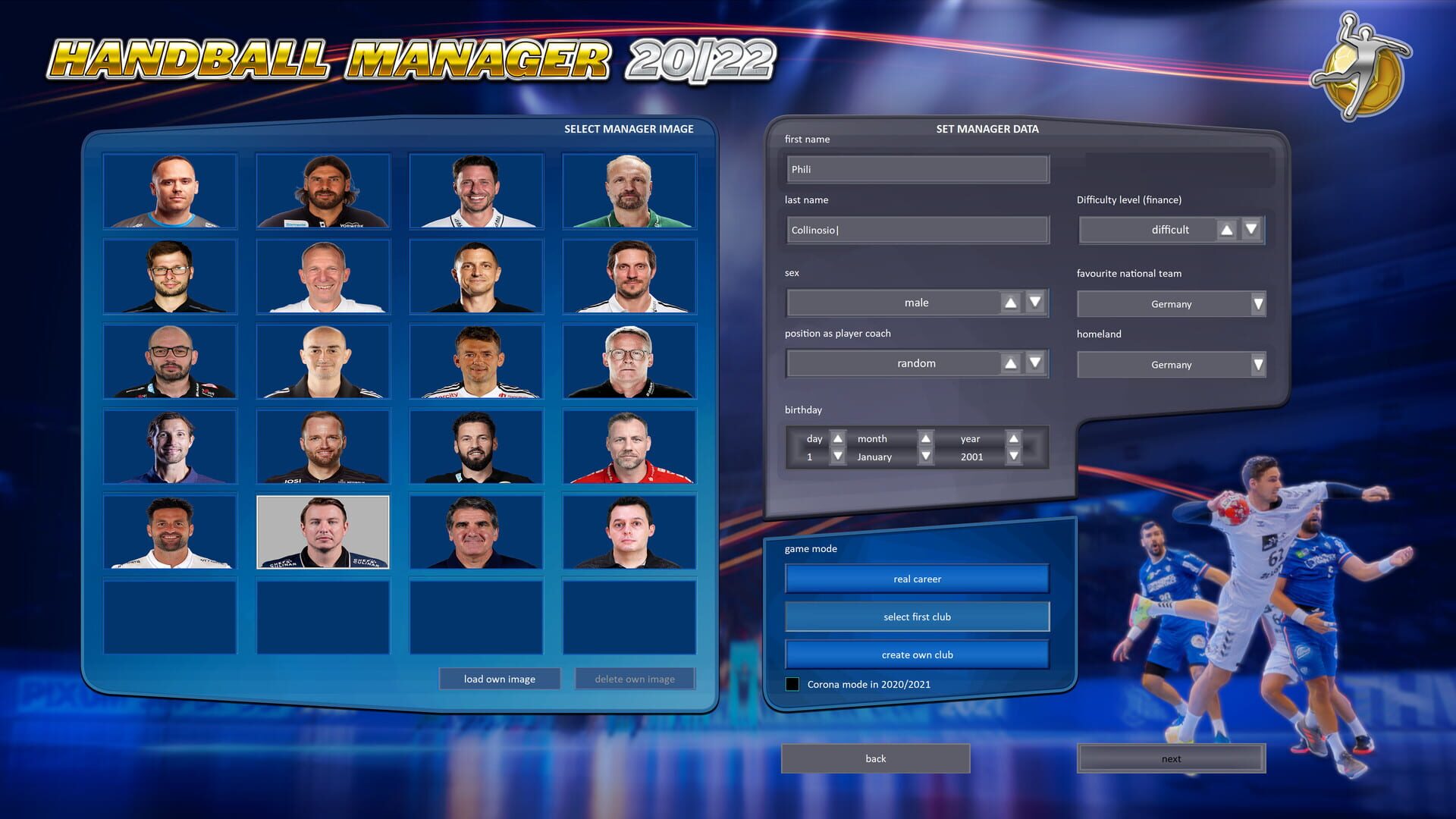
Task: Open the homeland dropdown arrow
Action: (1257, 365)
